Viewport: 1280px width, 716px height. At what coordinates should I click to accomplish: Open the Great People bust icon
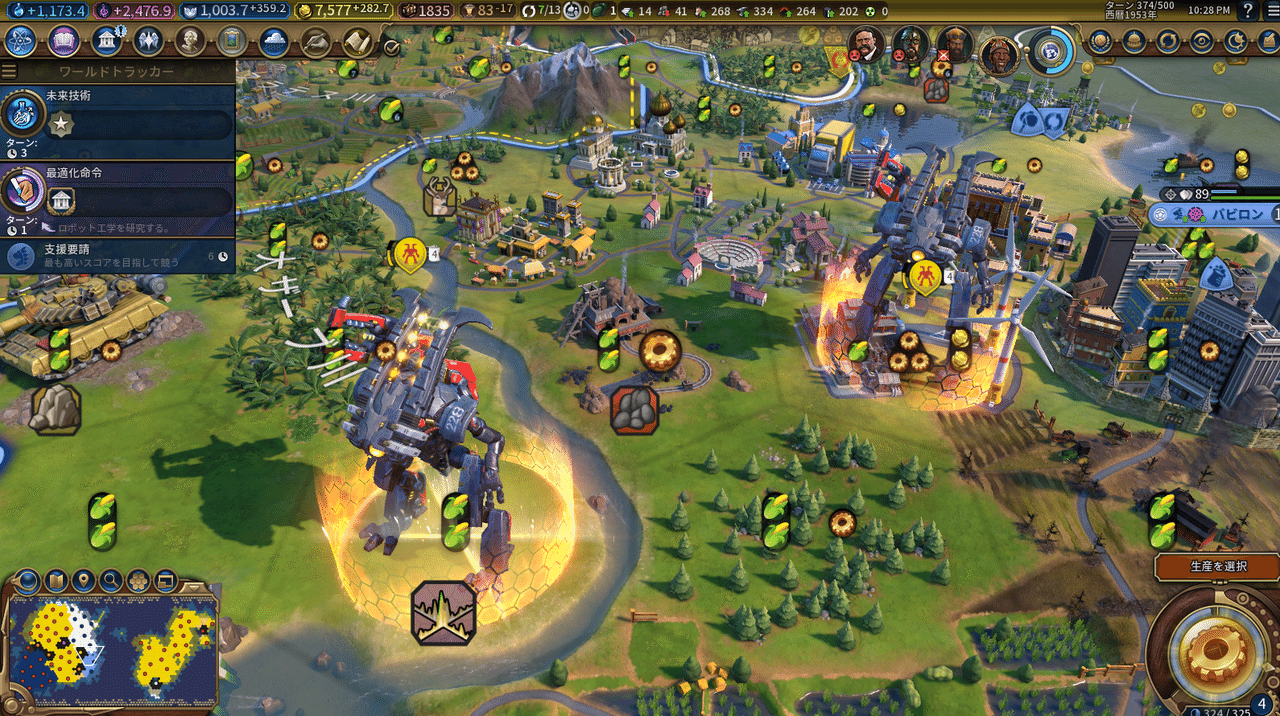tap(191, 41)
